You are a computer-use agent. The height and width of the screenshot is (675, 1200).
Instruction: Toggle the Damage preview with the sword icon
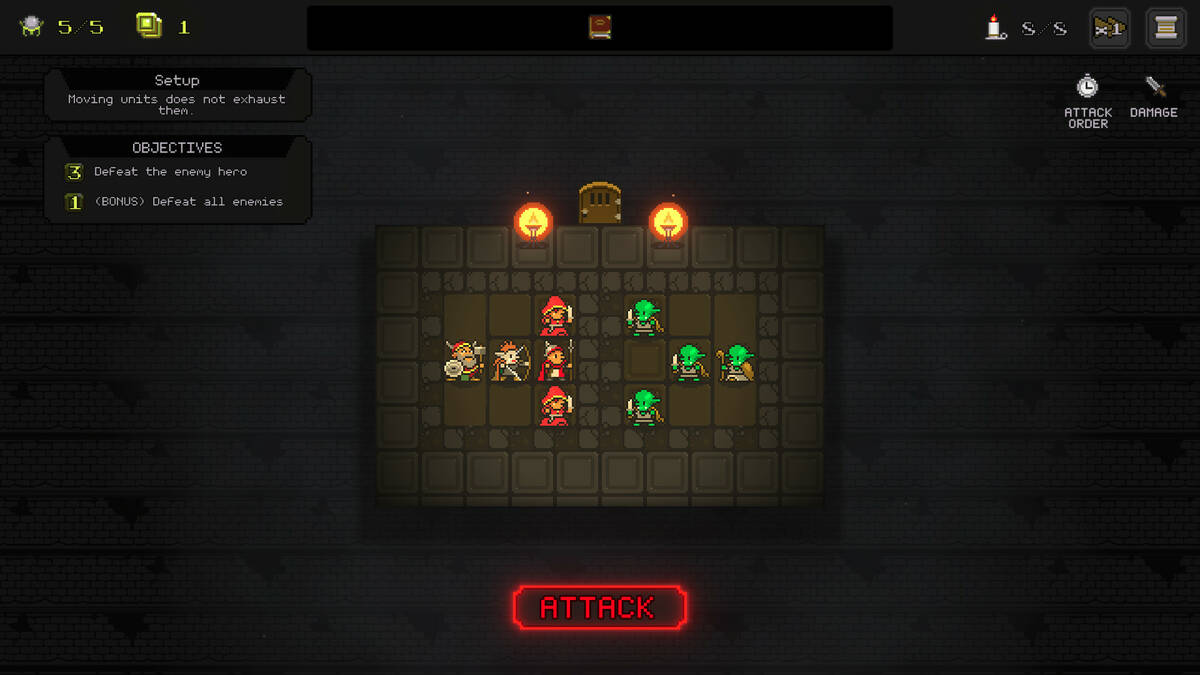1154,97
